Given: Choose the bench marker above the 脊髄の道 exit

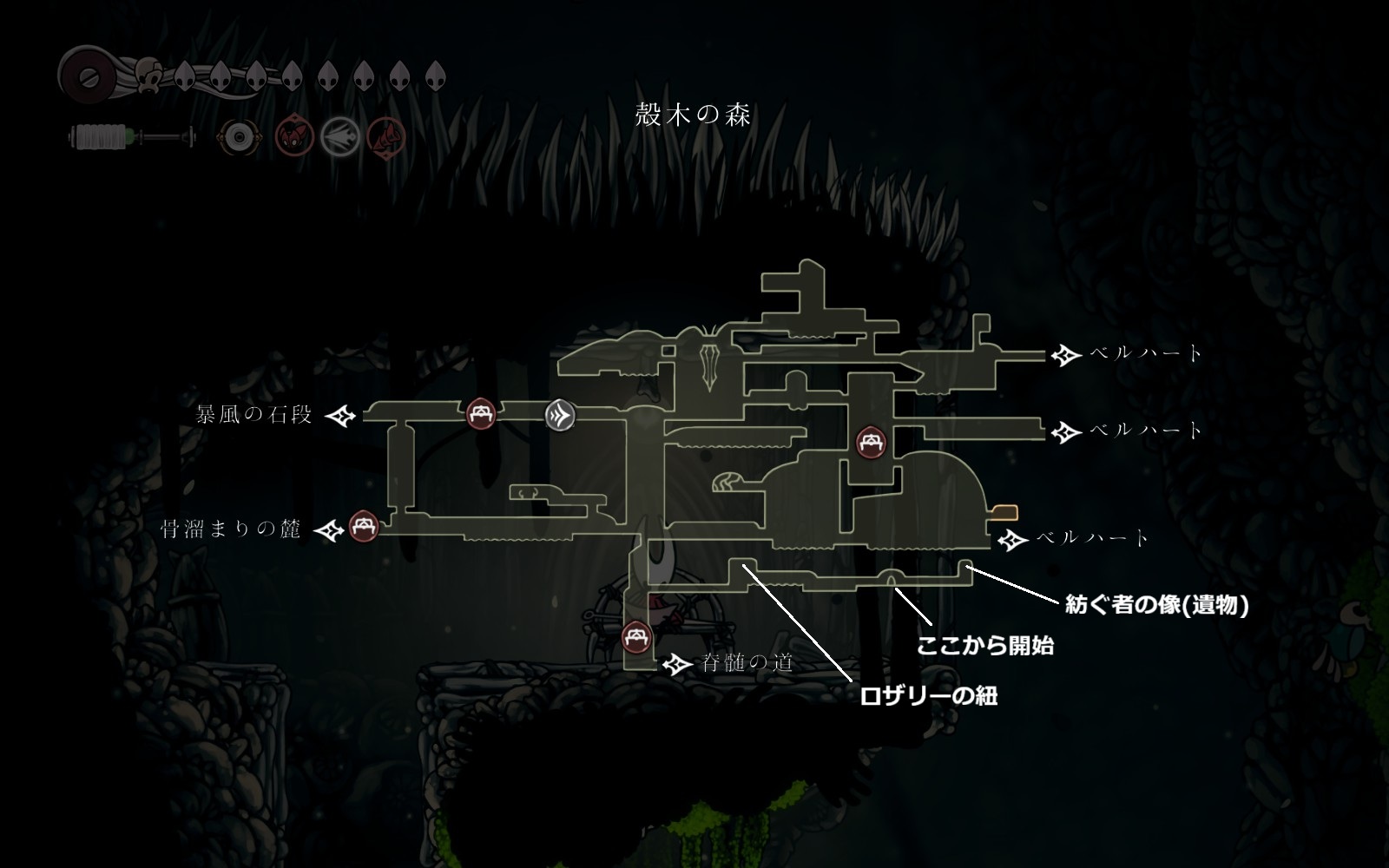Looking at the screenshot, I should 638,638.
